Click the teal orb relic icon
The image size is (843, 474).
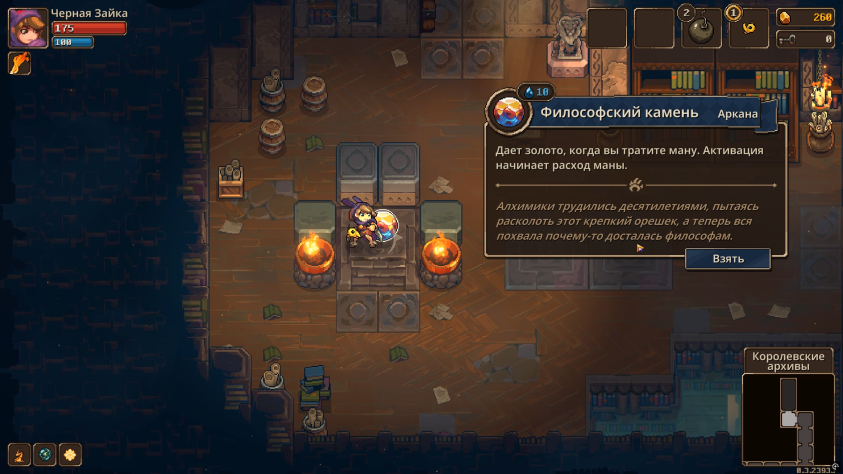coord(45,455)
